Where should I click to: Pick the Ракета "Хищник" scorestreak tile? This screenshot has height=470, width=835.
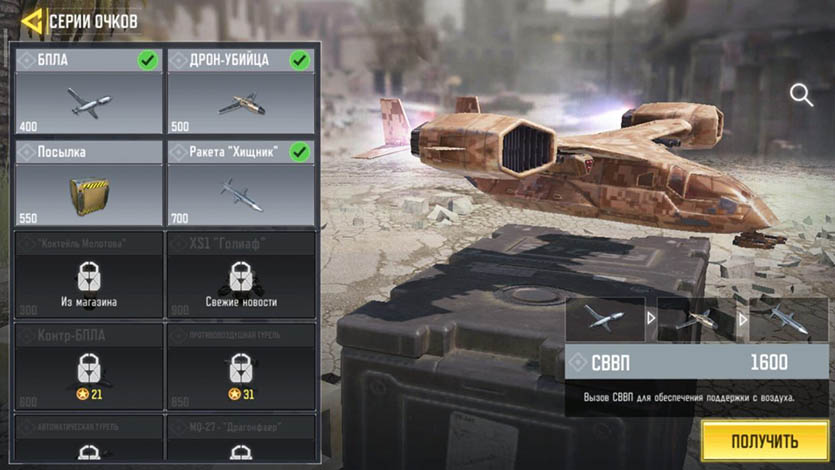point(240,184)
